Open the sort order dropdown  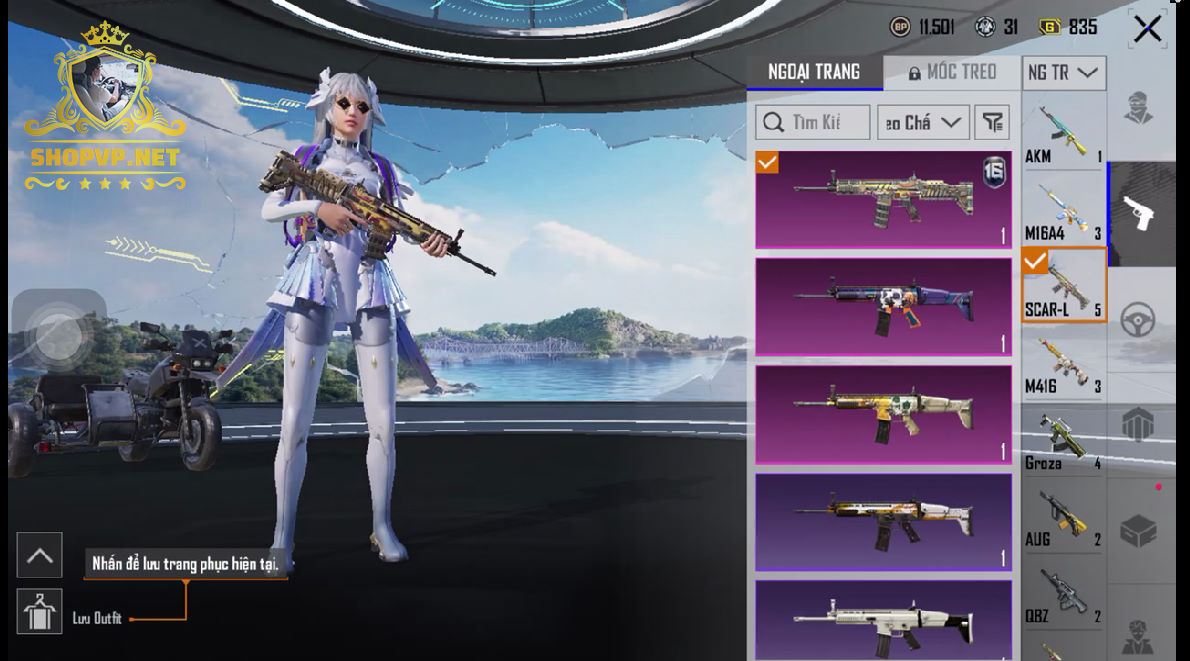pyautogui.click(x=923, y=122)
